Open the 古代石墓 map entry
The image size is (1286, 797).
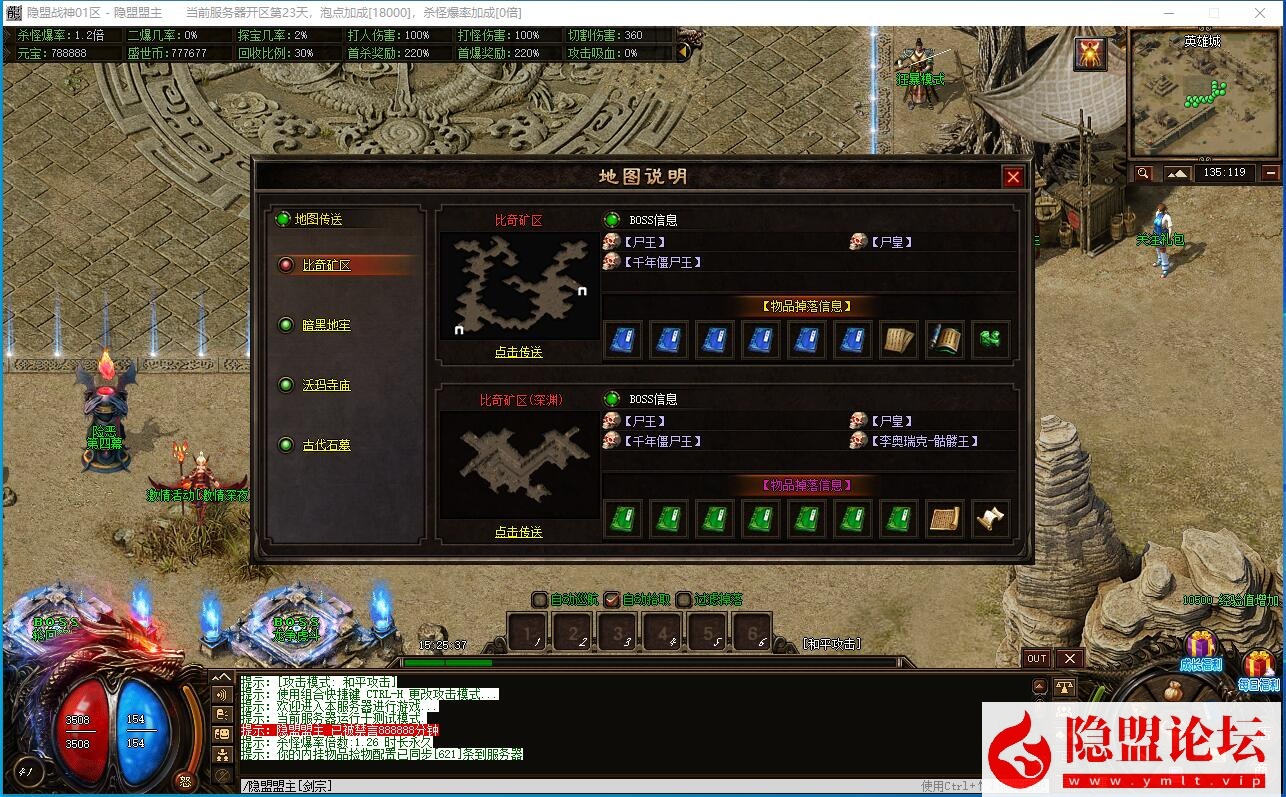click(x=327, y=445)
